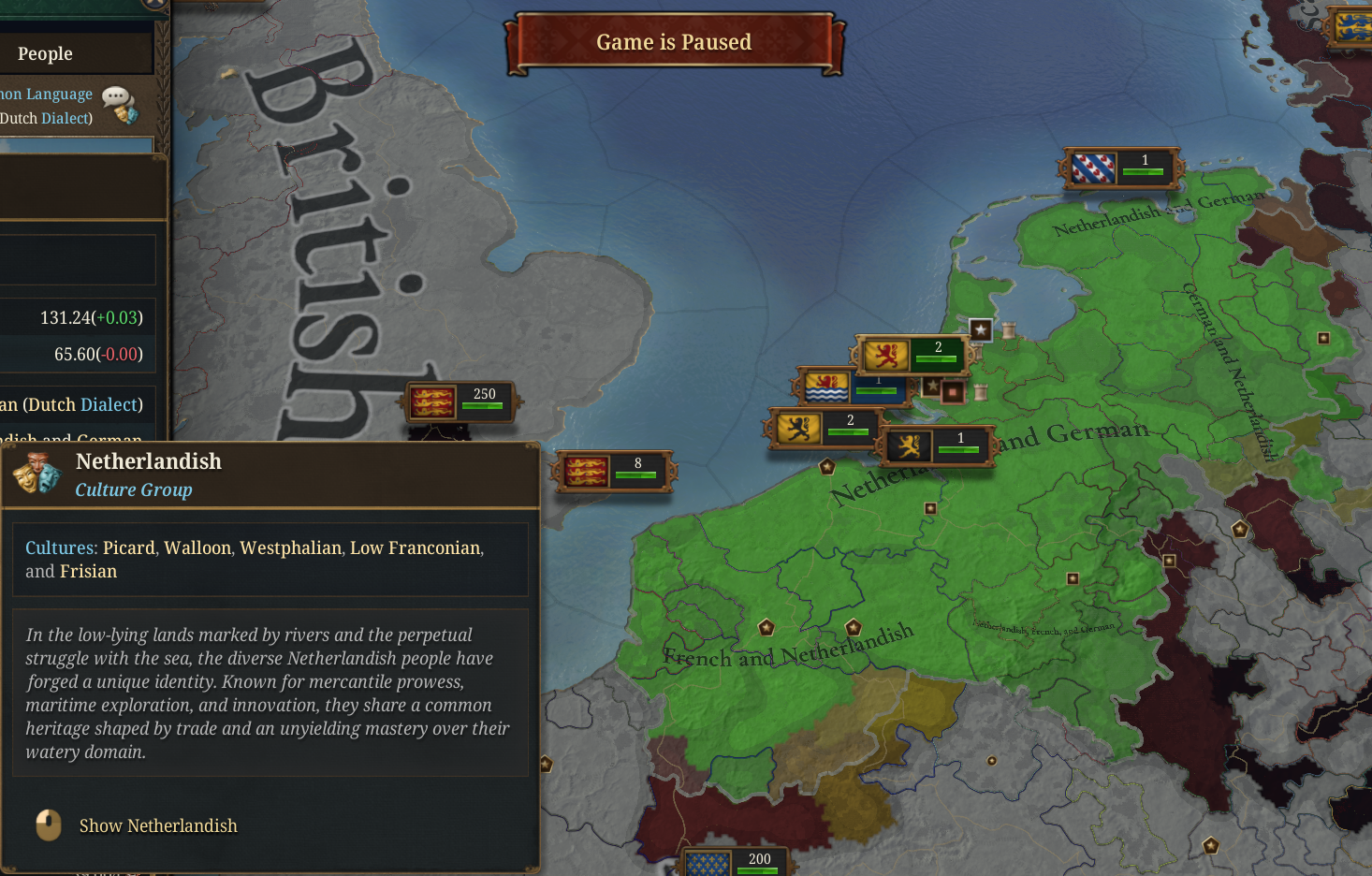Click the green progress bar under the 8-unit counter

tap(637, 474)
